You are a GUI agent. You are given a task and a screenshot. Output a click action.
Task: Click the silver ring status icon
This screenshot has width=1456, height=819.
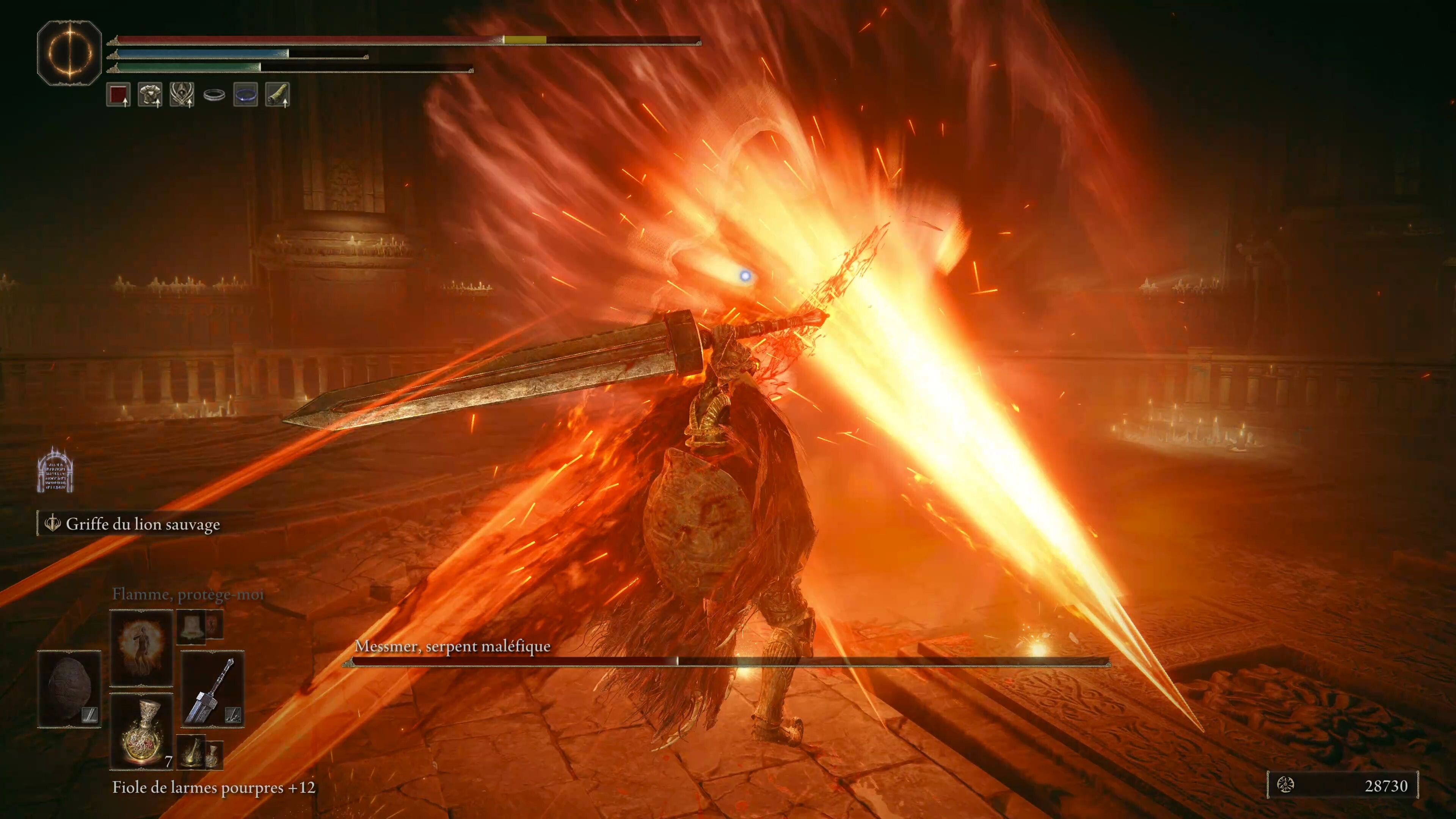(214, 95)
